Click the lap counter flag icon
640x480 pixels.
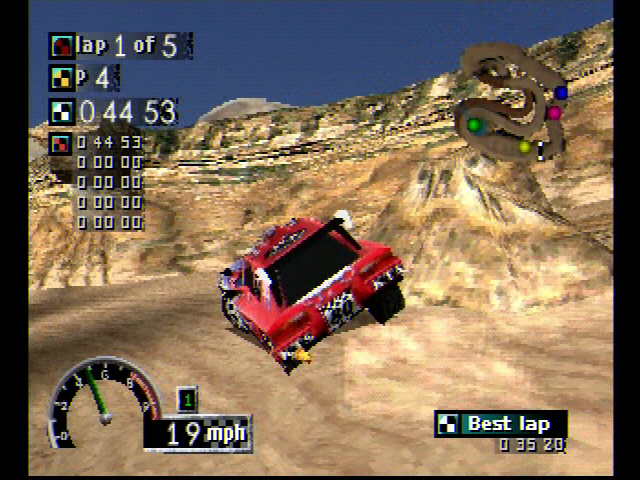point(62,45)
